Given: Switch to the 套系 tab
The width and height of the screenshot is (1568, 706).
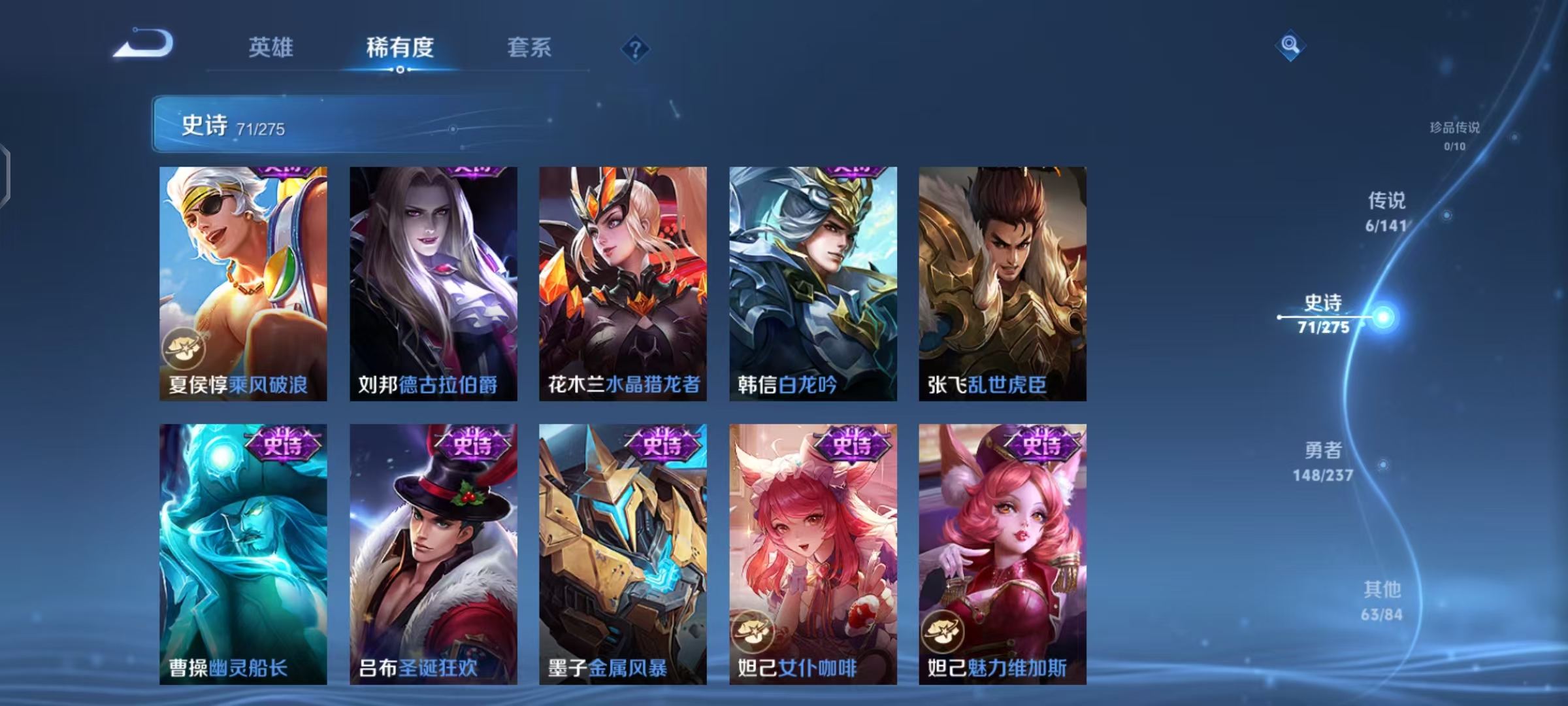Looking at the screenshot, I should pos(529,48).
